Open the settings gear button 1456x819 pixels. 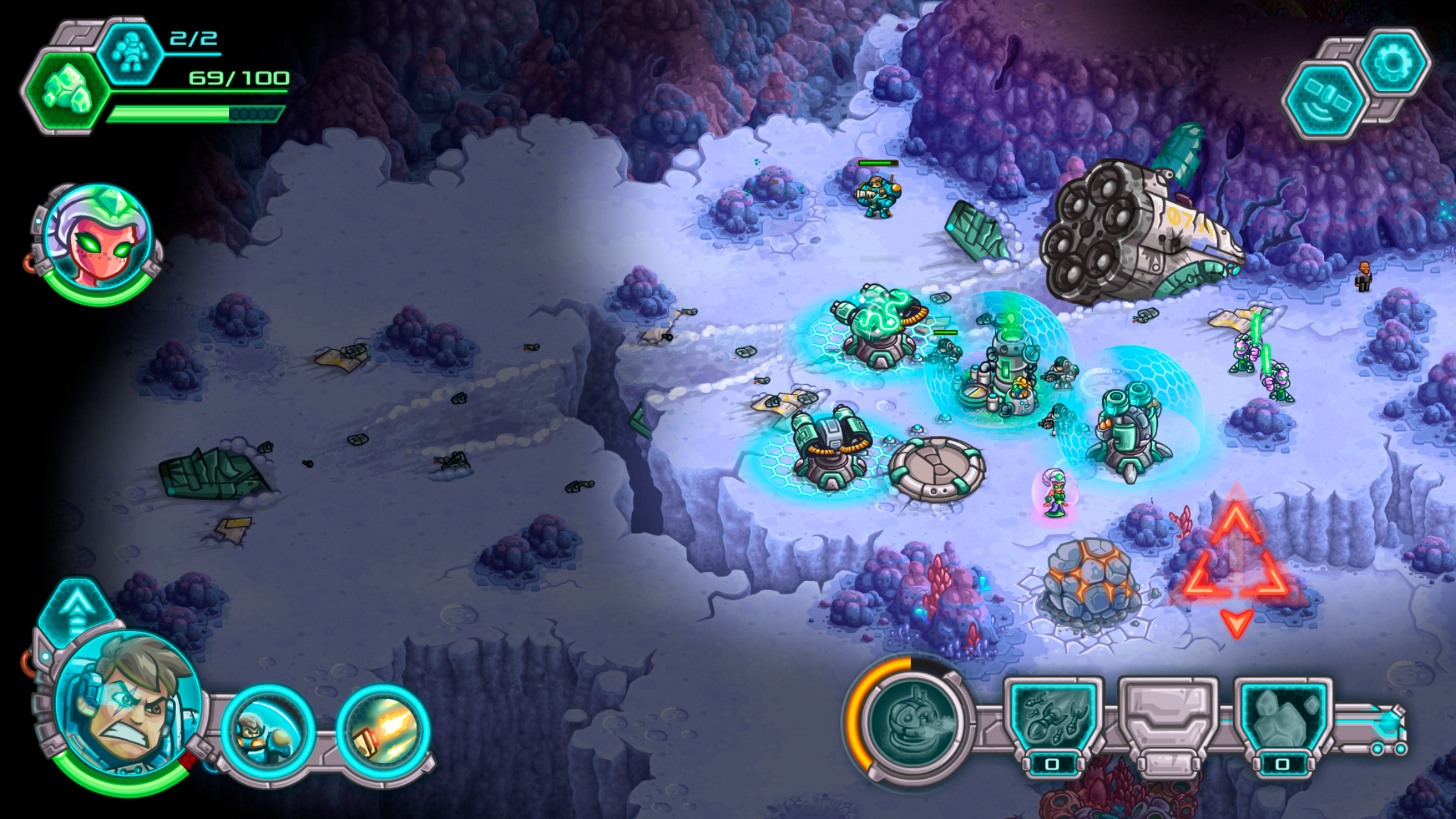pyautogui.click(x=1393, y=63)
